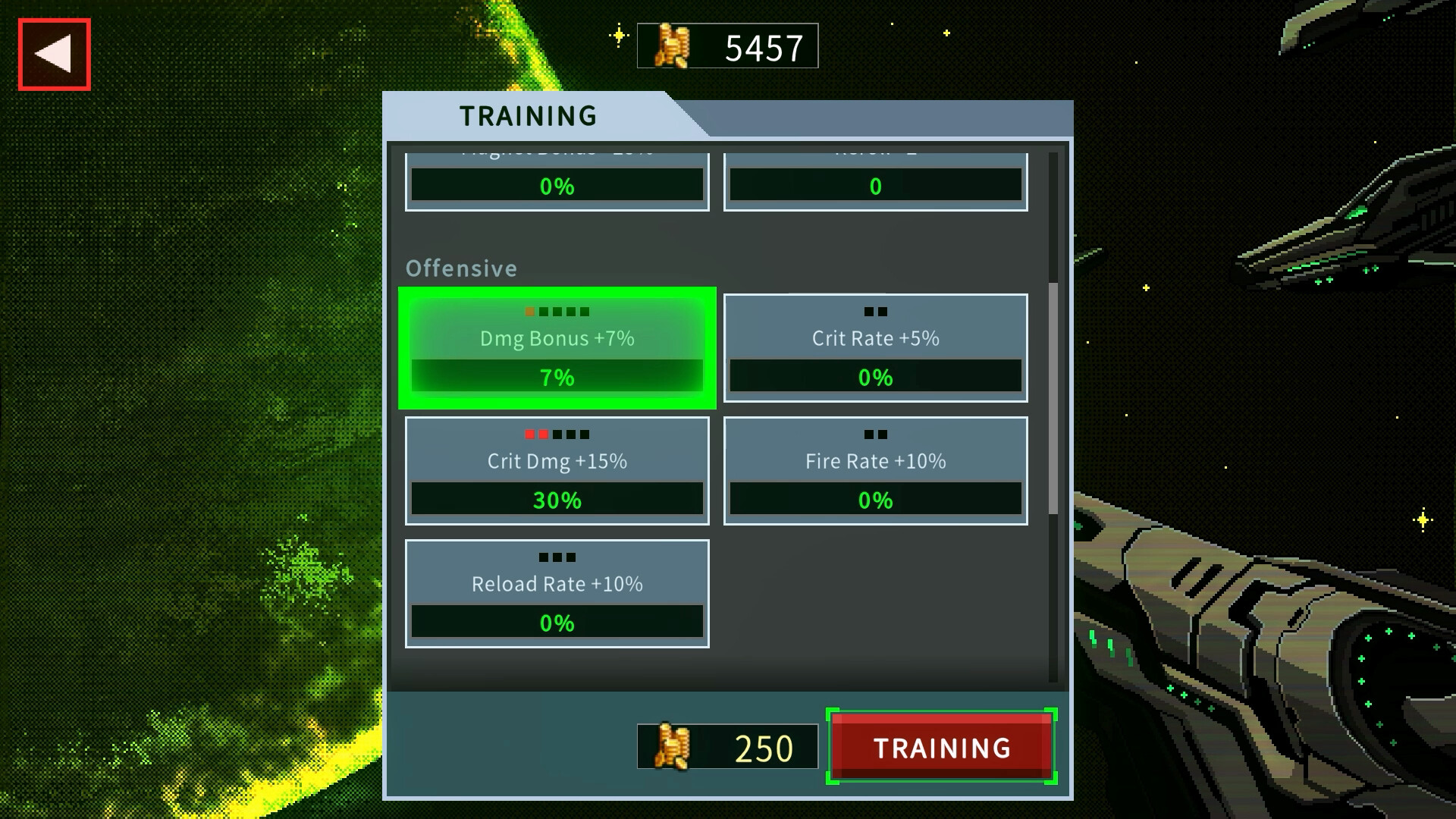Click the level pips above Crit Rate
This screenshot has width=1456, height=819.
click(876, 311)
